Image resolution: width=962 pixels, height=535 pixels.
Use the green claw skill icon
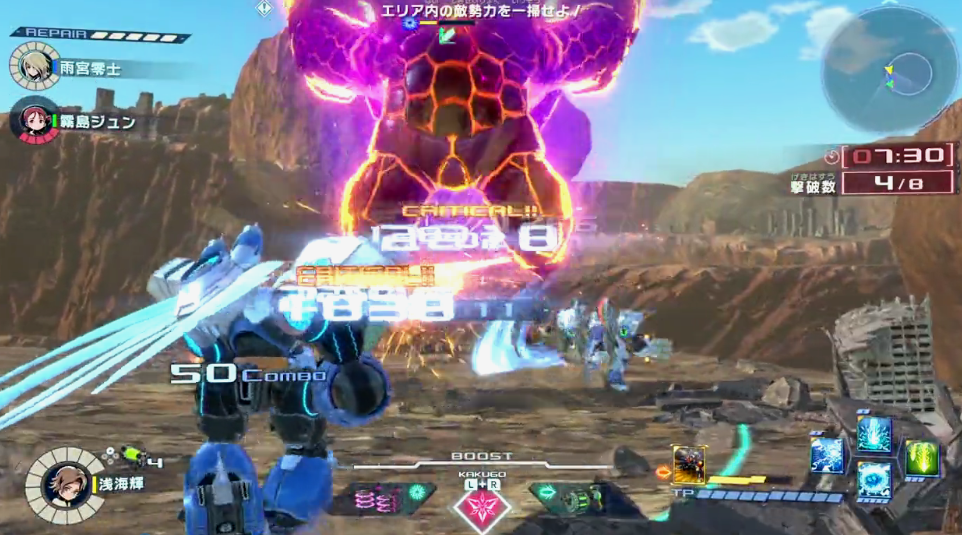point(921,459)
